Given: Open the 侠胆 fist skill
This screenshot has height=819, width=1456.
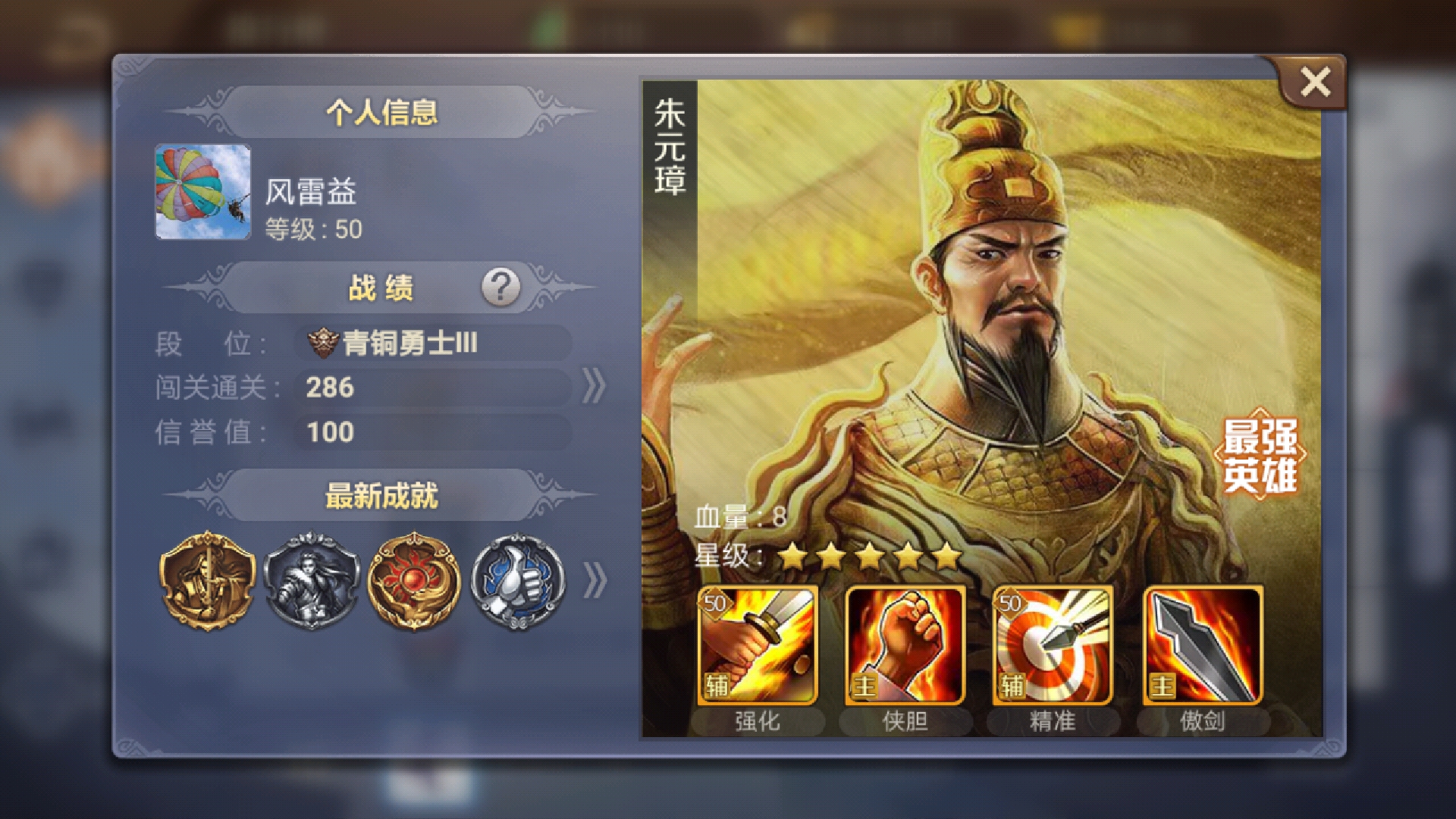Looking at the screenshot, I should pos(902,645).
